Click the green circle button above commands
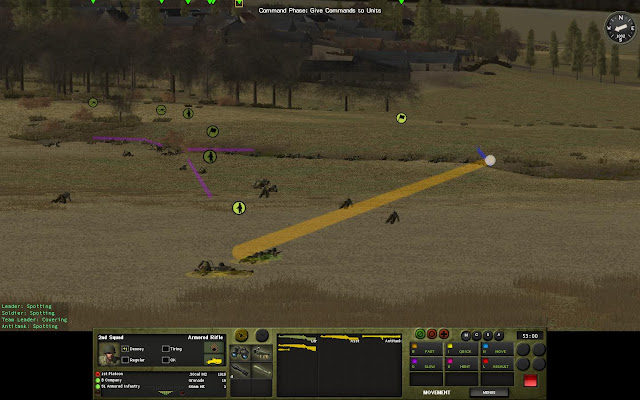Viewport: 640px width, 400px height. [x=420, y=335]
